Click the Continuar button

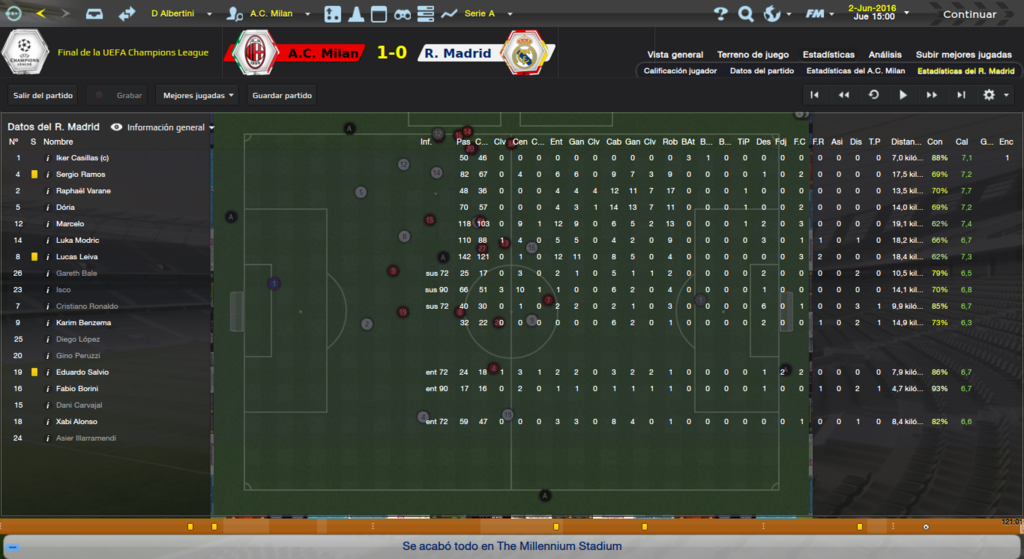(968, 14)
